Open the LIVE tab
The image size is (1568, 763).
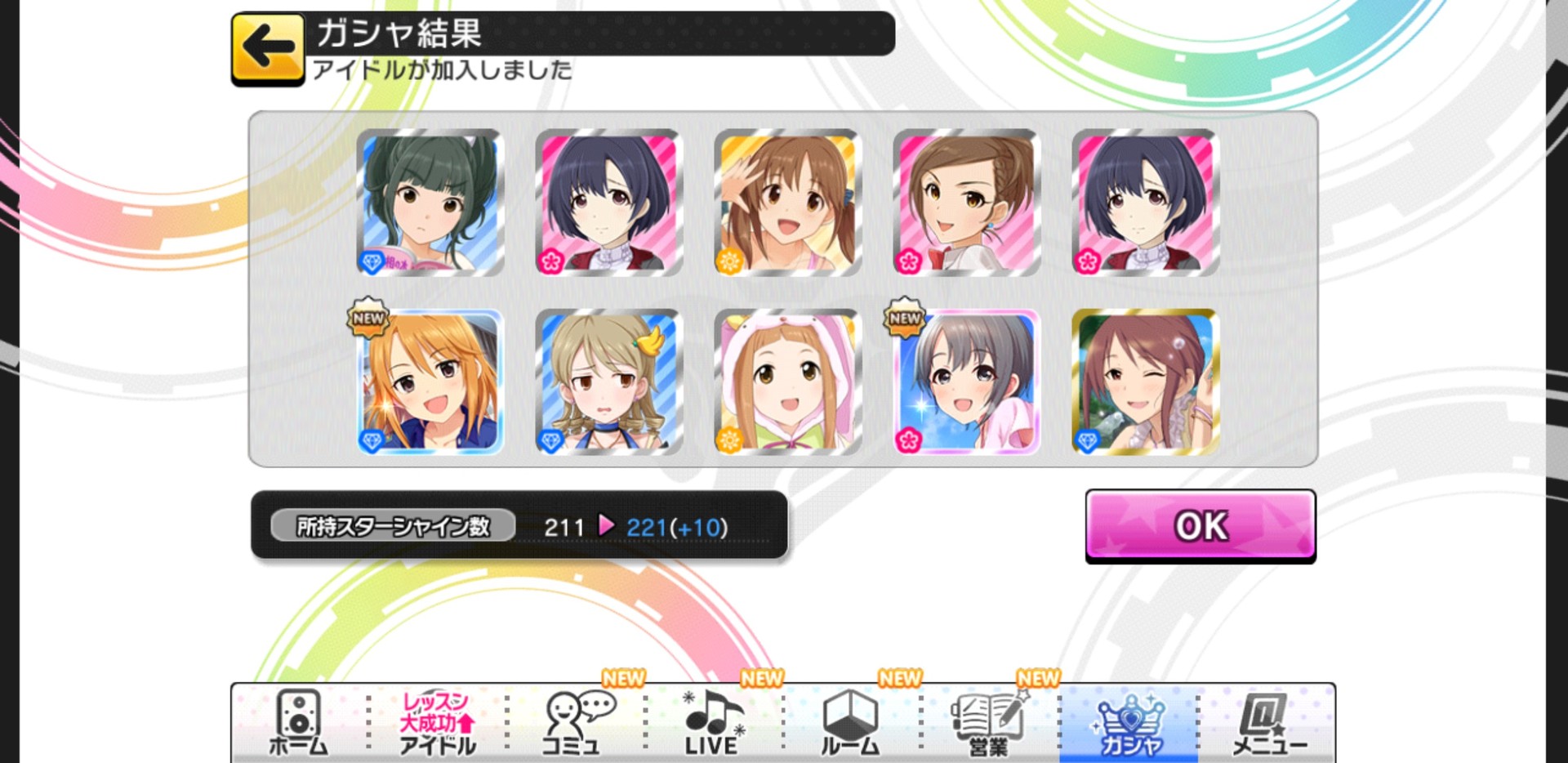coord(713,723)
